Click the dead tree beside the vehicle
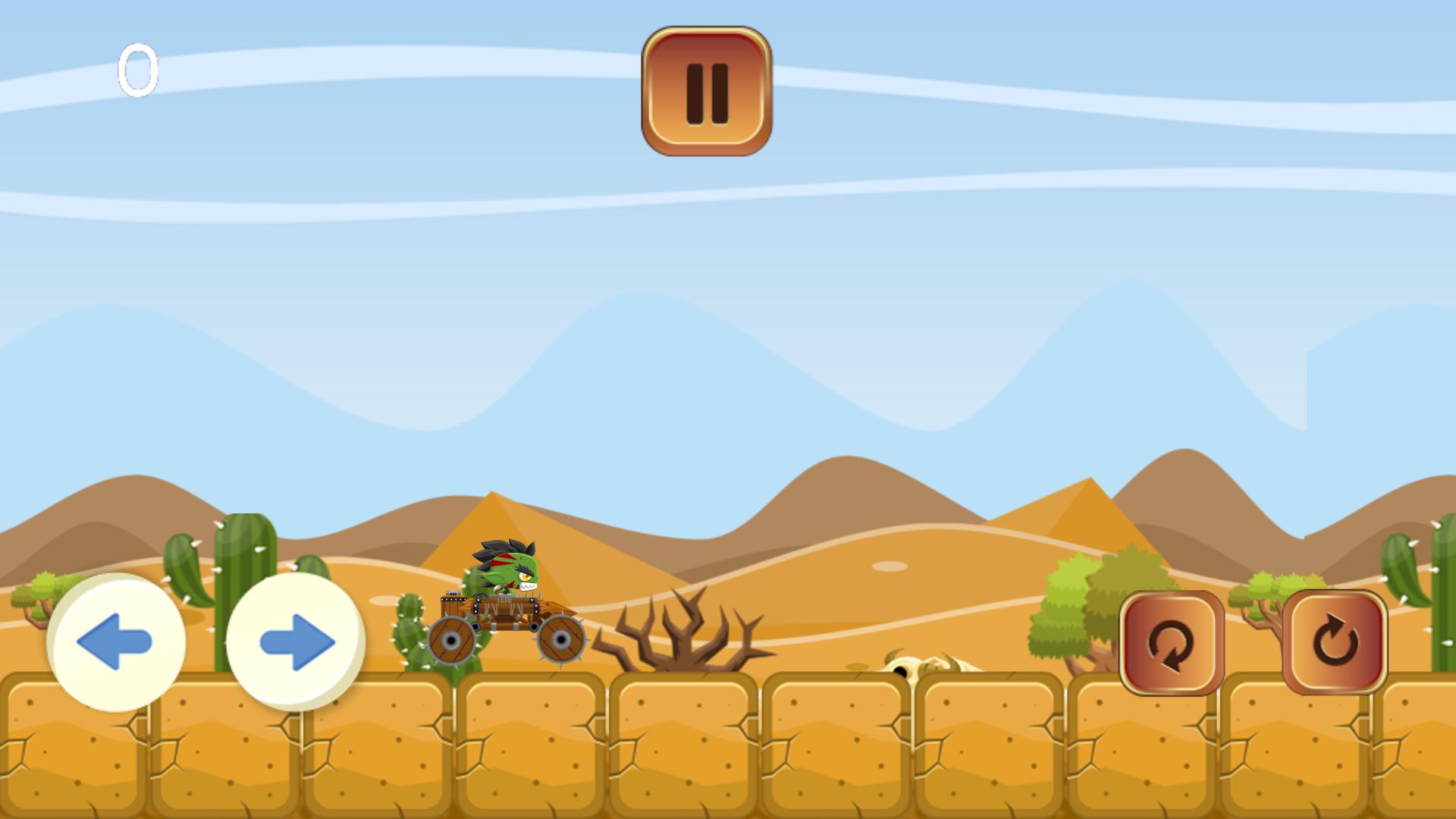 click(x=682, y=645)
